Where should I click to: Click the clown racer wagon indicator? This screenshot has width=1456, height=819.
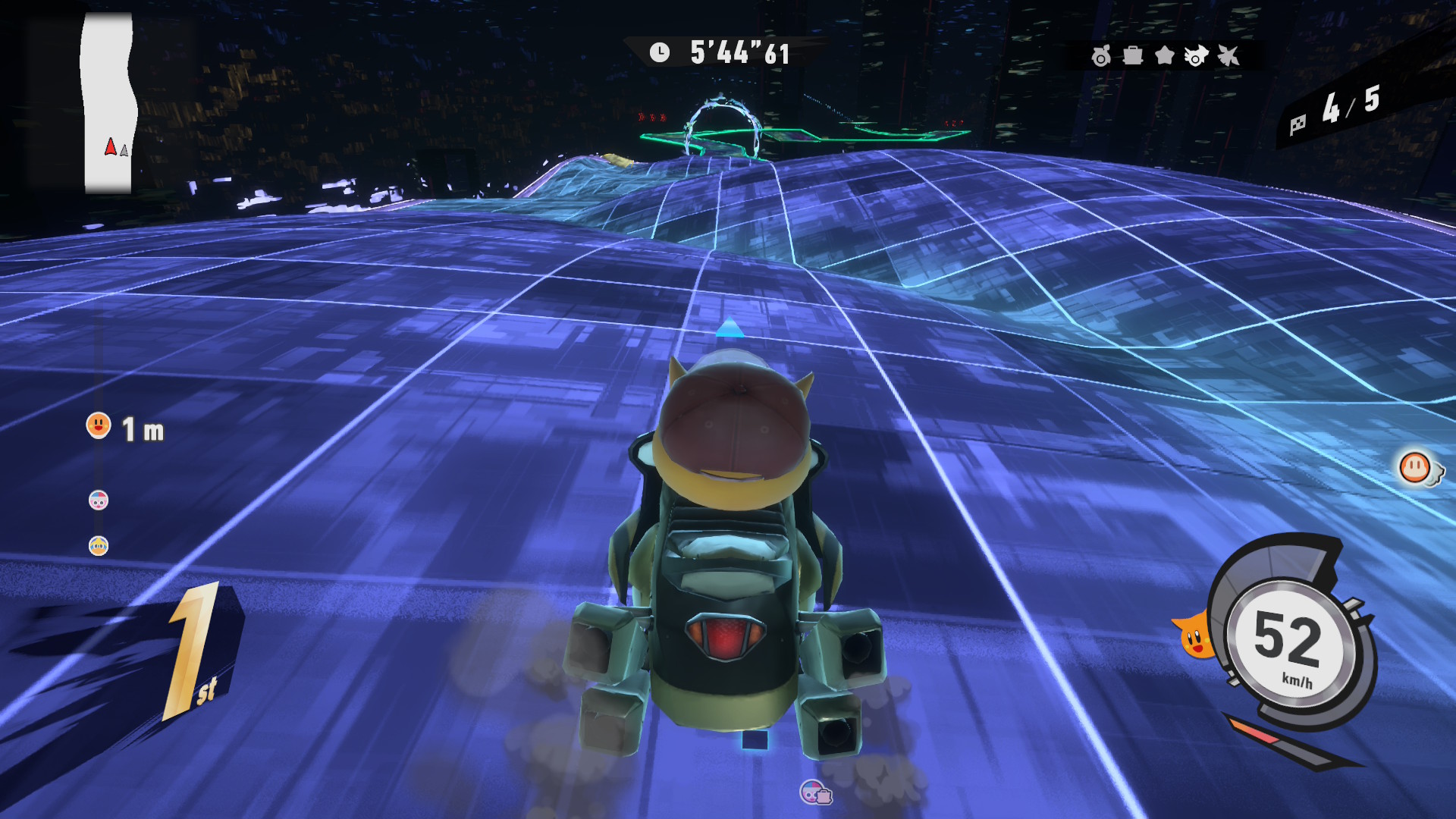pos(815,793)
